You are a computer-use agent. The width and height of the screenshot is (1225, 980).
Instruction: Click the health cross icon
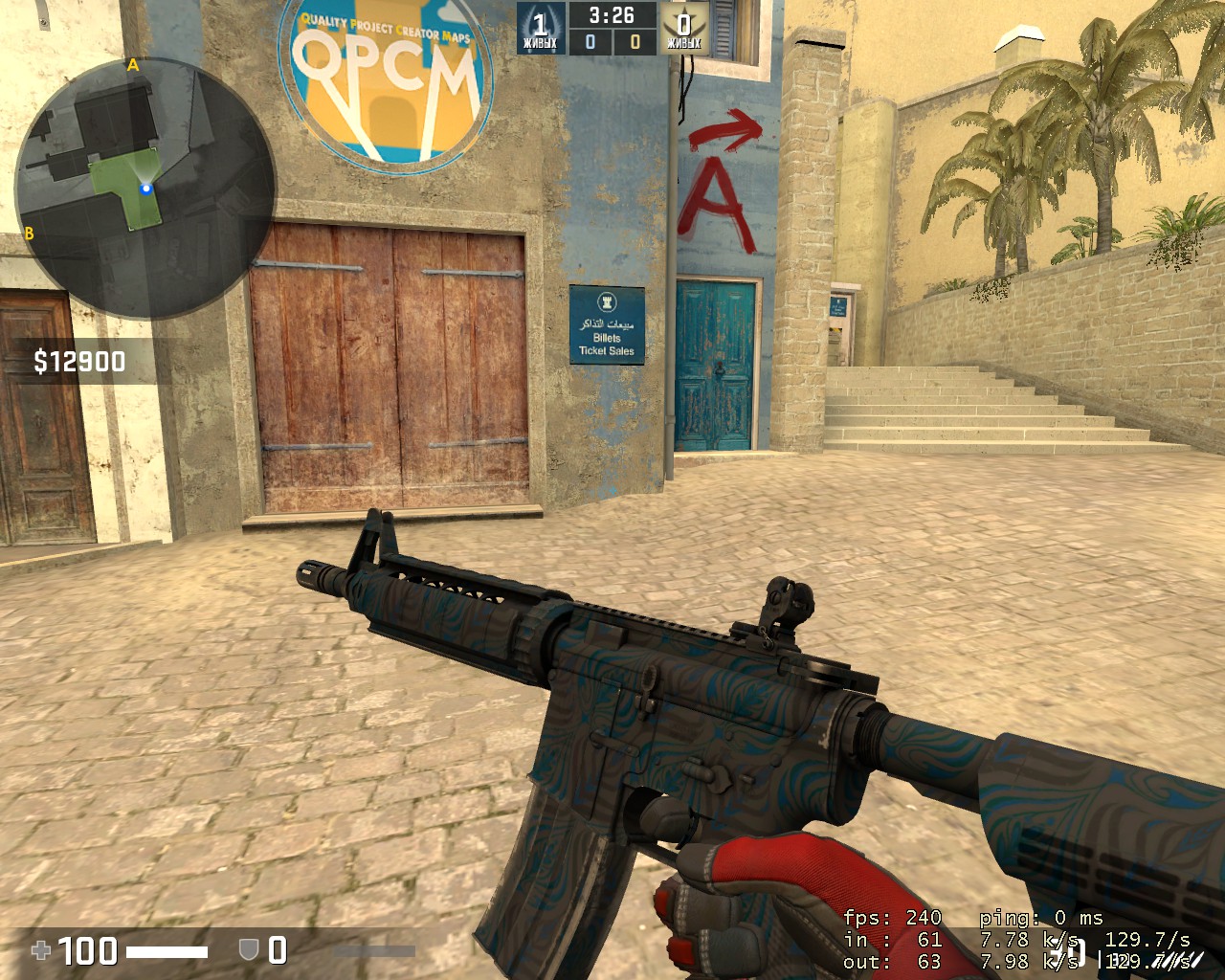[41, 950]
